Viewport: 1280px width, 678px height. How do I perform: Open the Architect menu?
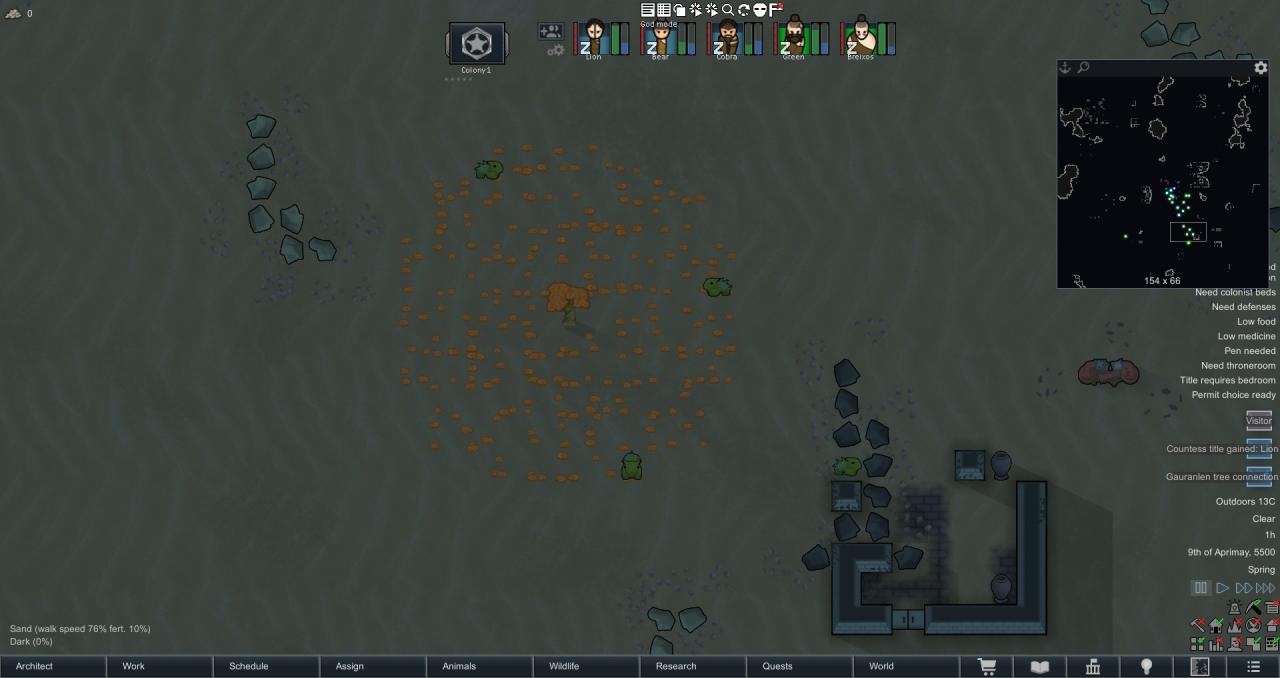[x=53, y=666]
